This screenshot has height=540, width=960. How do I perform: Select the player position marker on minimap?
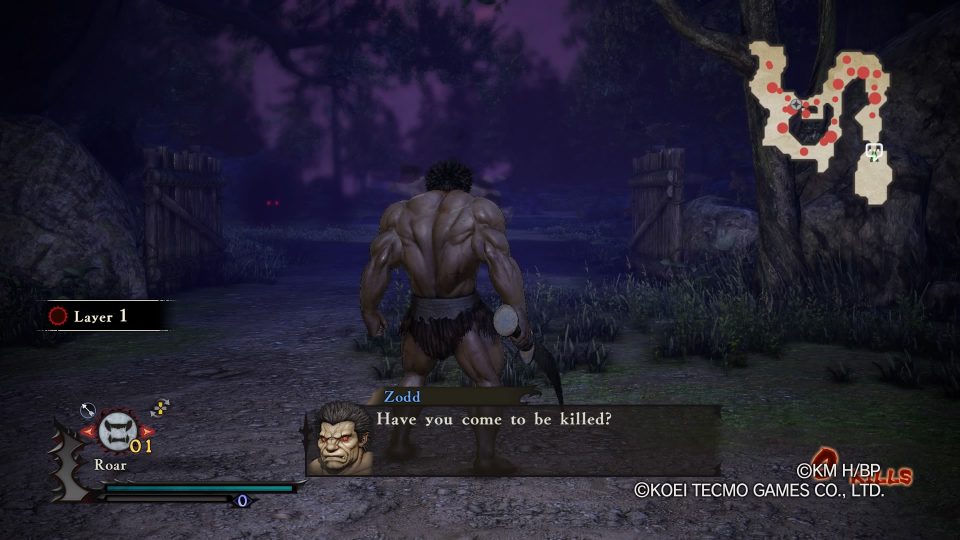coord(874,153)
